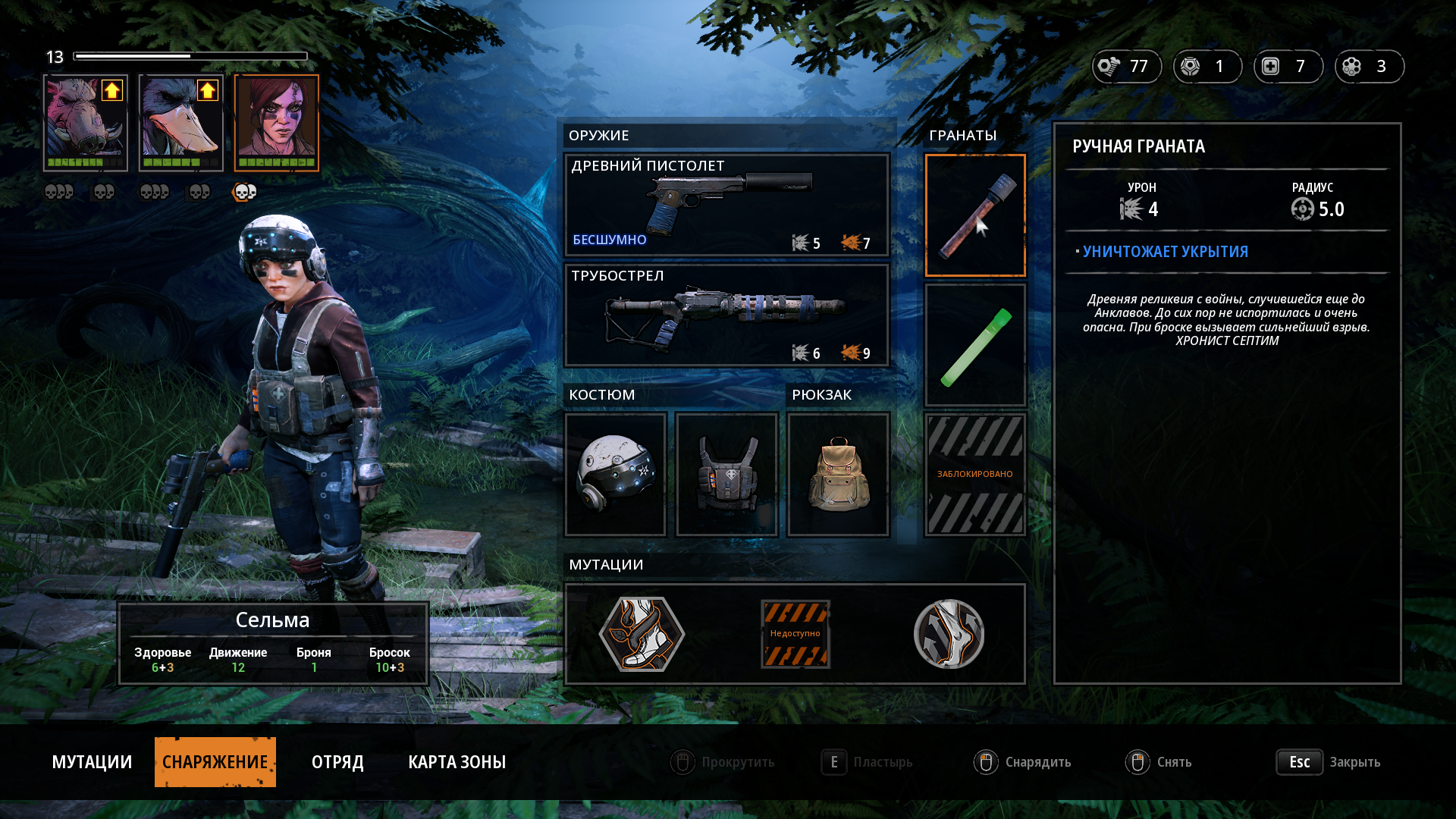Open the white helmet costume slot
Image resolution: width=1456 pixels, height=819 pixels.
[616, 475]
